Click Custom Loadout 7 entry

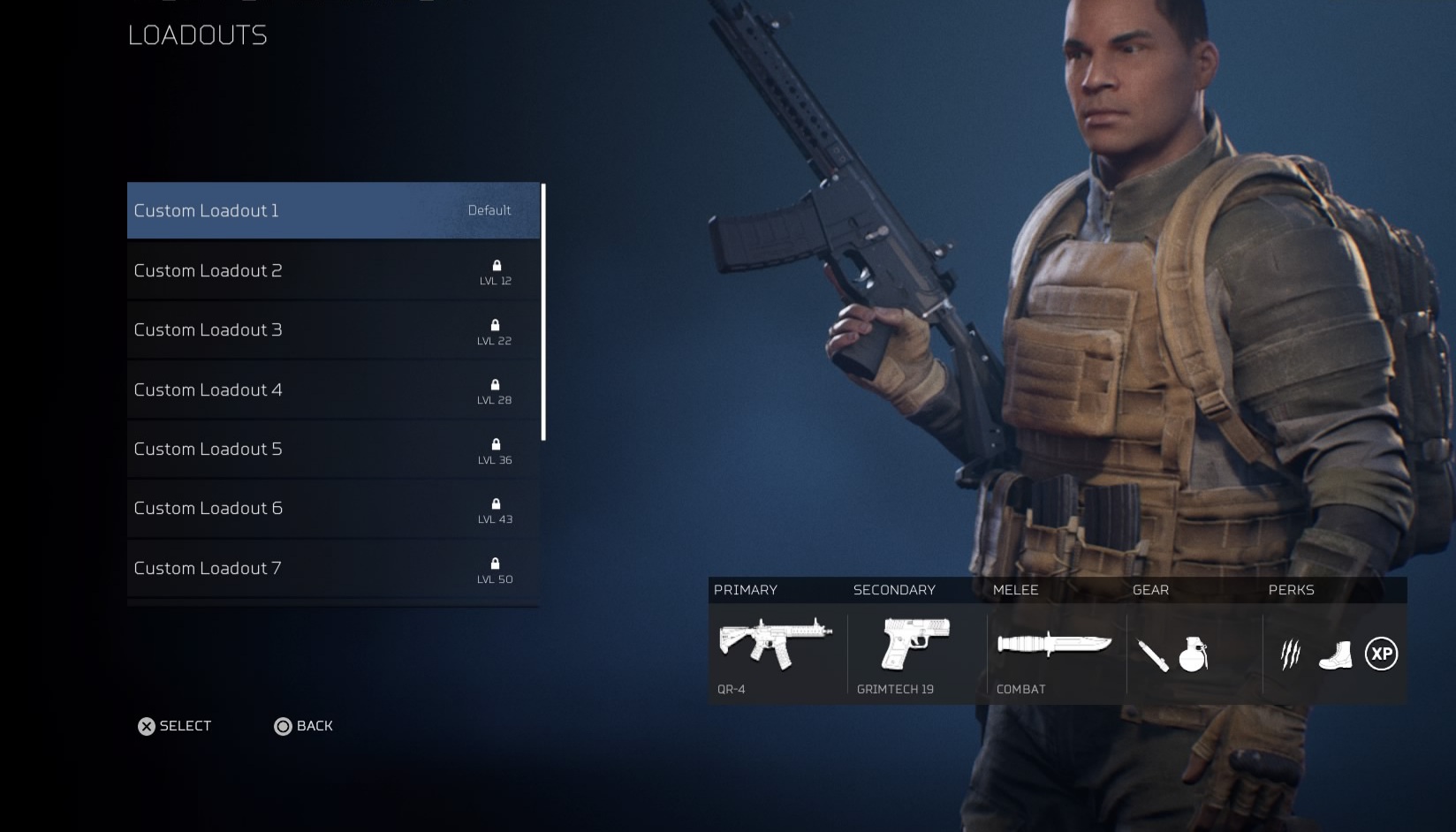tap(333, 568)
